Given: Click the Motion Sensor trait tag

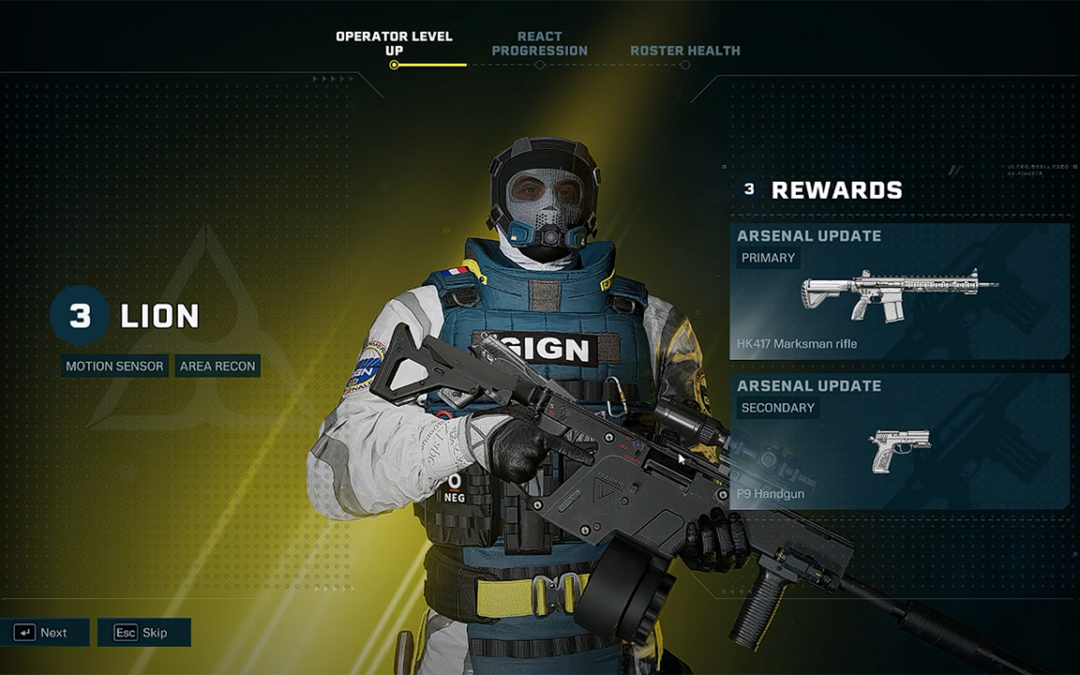Looking at the screenshot, I should (x=114, y=366).
